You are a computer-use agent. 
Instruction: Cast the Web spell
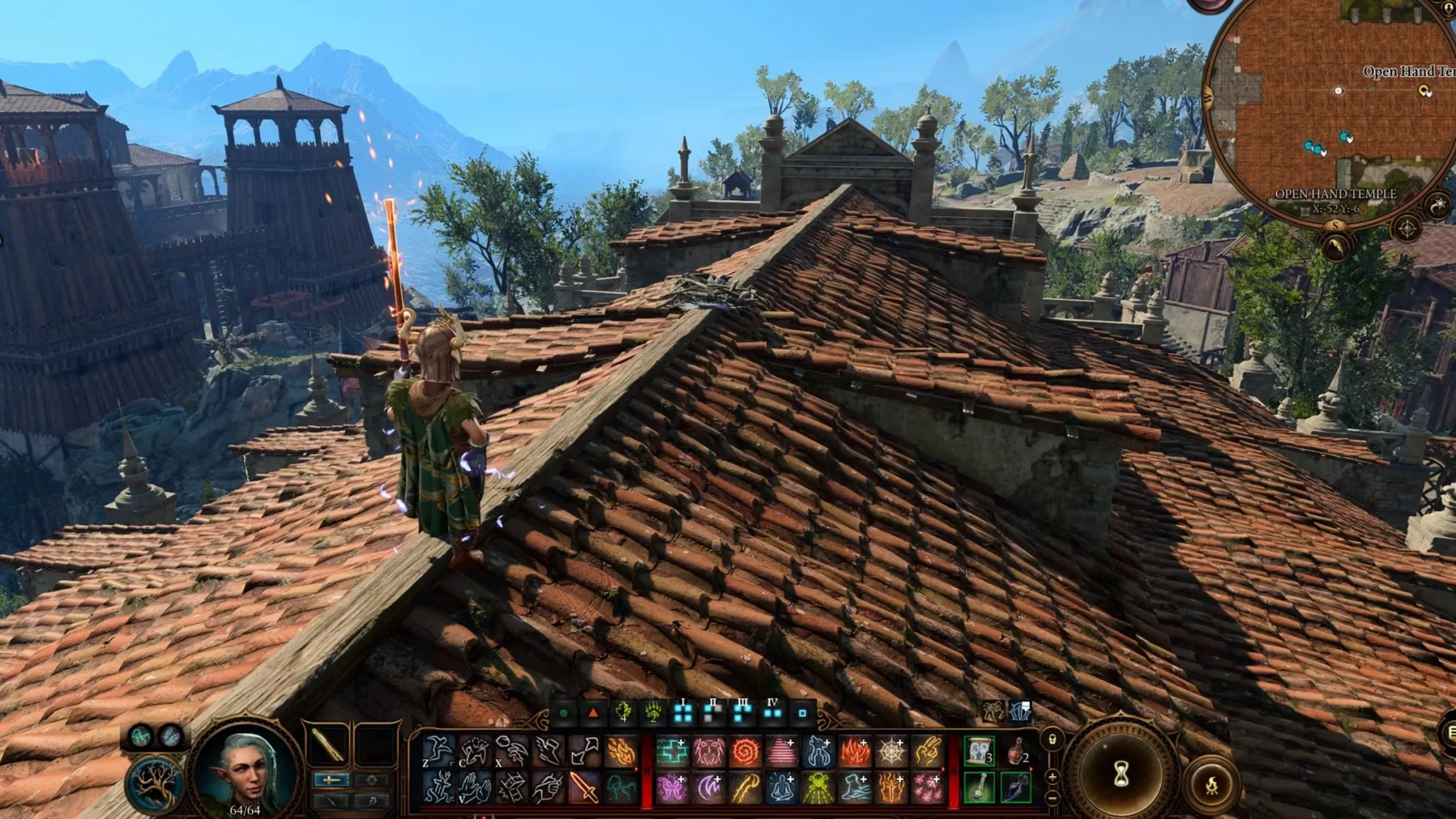point(891,751)
